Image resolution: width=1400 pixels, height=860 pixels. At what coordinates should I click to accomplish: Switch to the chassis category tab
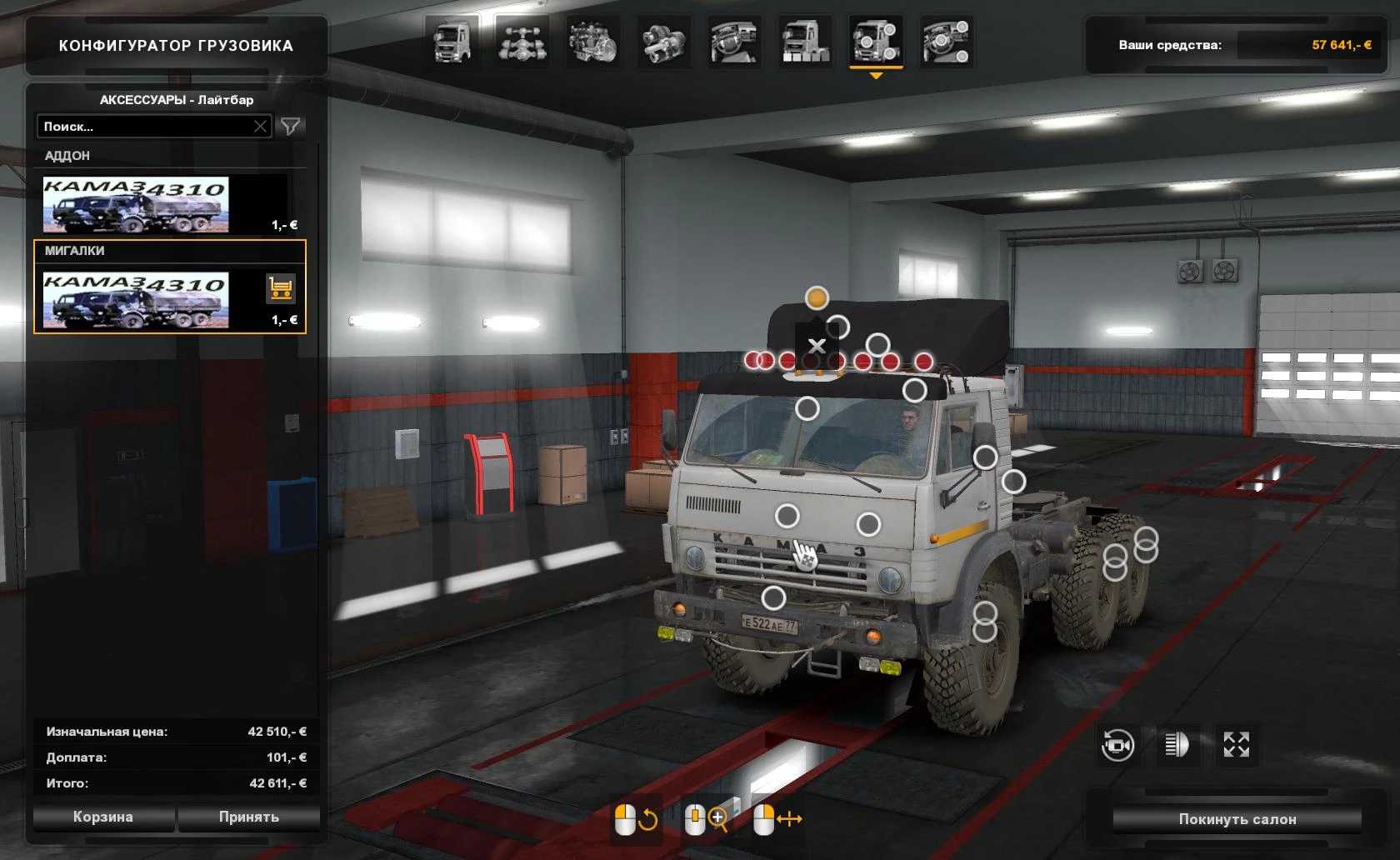tap(522, 42)
